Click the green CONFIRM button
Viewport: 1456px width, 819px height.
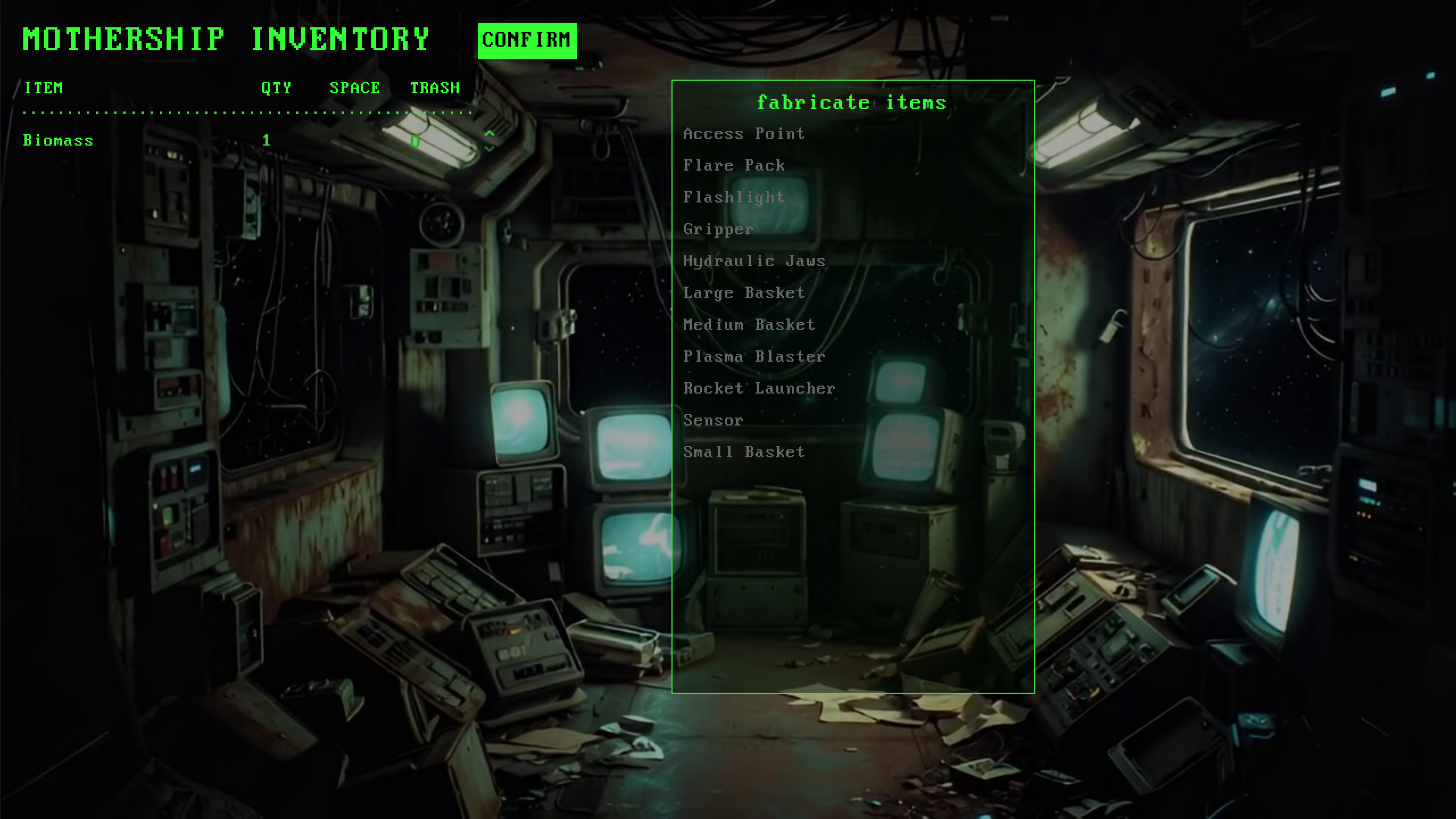[527, 40]
